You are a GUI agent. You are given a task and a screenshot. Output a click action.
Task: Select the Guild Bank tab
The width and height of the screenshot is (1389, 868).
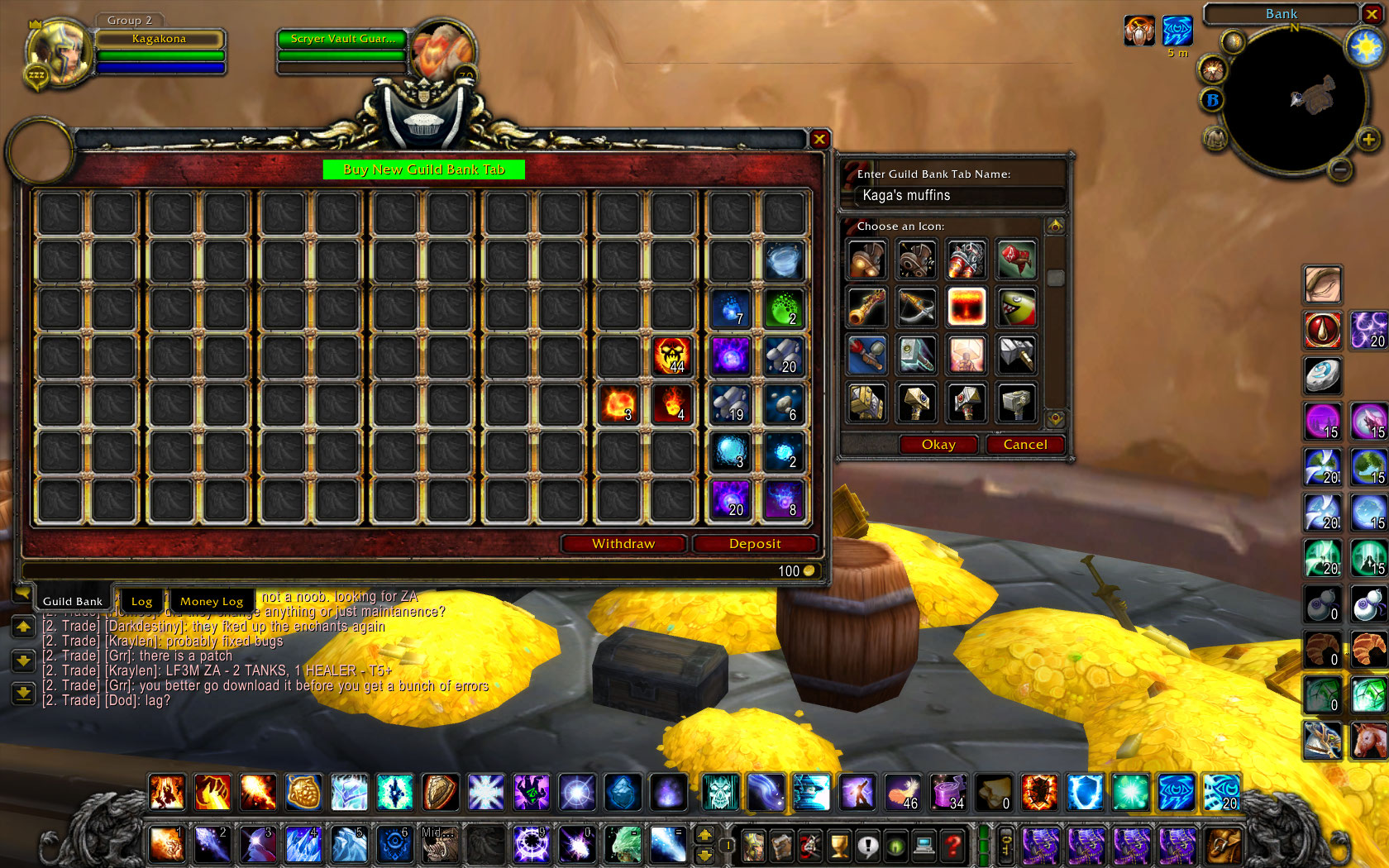73,601
